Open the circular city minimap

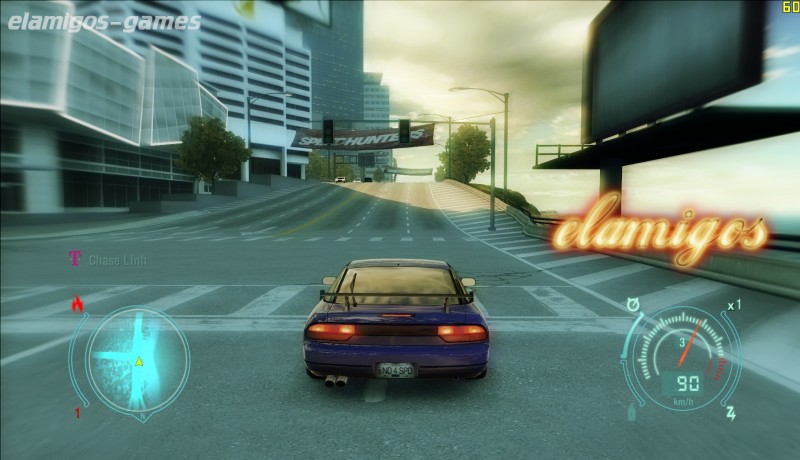[137, 360]
